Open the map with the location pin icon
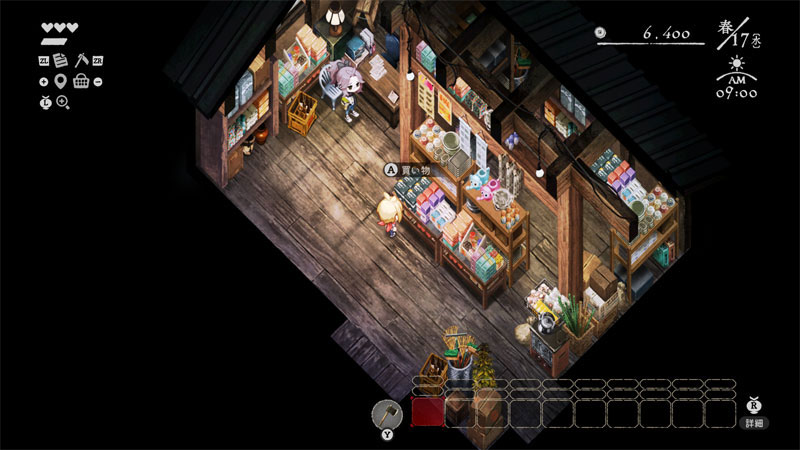This screenshot has height=450, width=800. [61, 81]
